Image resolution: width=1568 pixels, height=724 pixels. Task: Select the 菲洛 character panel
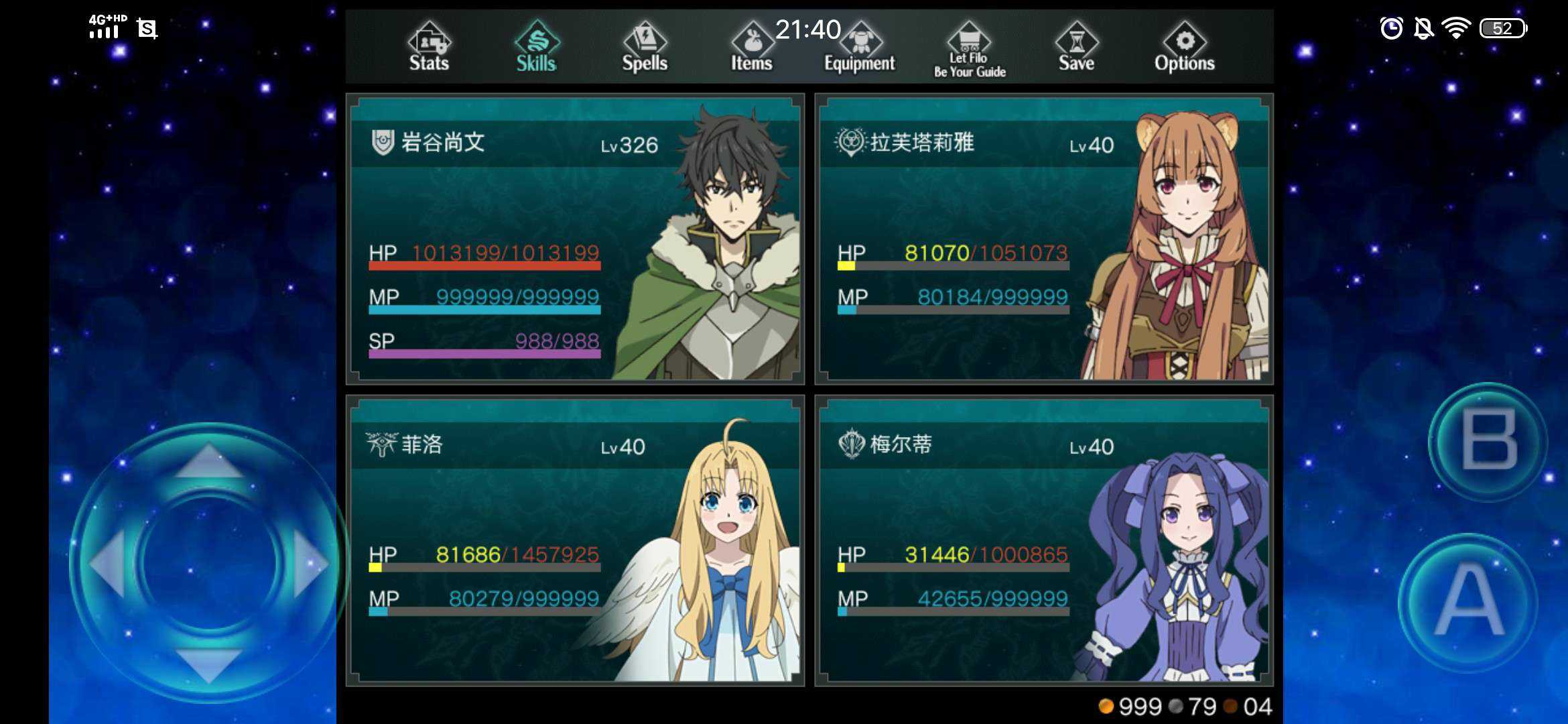click(575, 540)
